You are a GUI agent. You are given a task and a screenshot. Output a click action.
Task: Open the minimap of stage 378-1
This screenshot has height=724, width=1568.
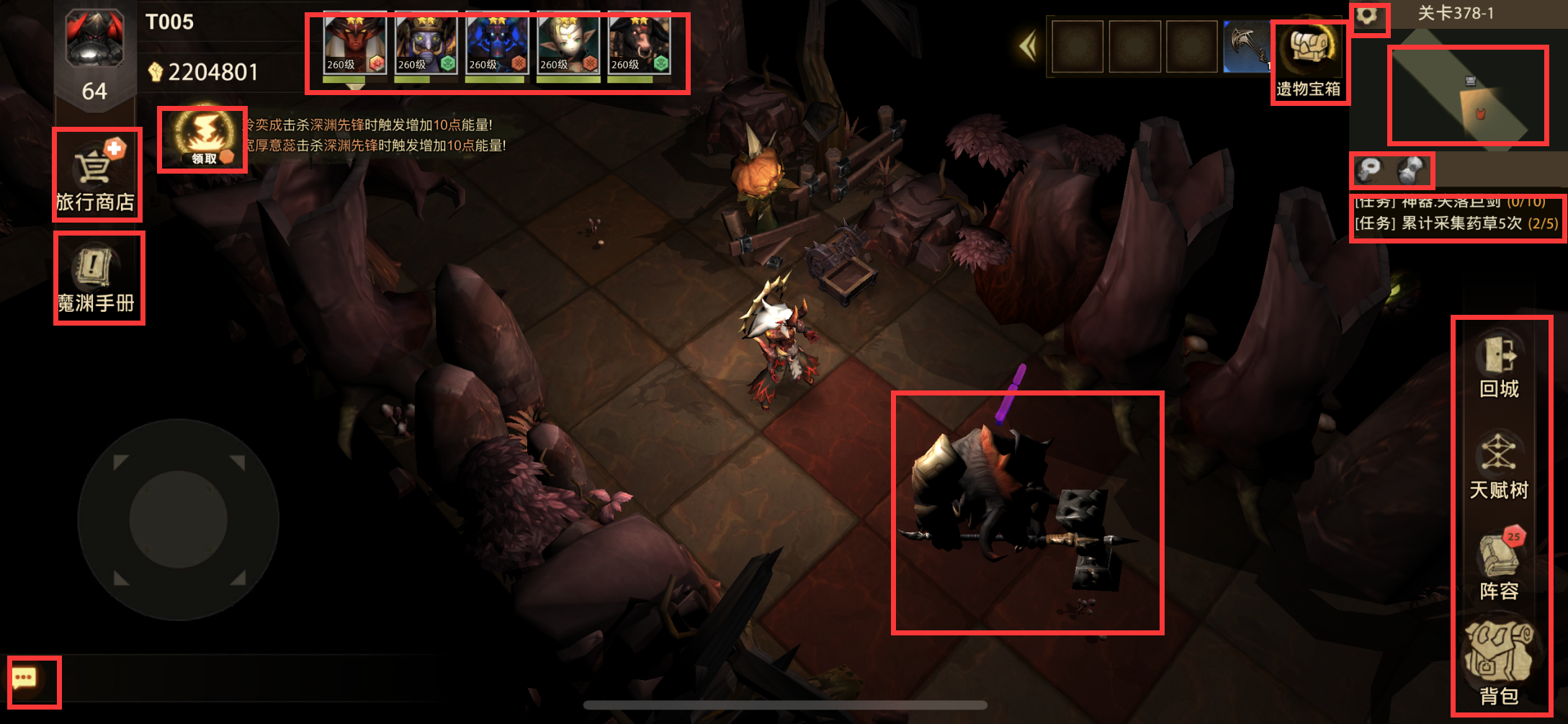1467,95
